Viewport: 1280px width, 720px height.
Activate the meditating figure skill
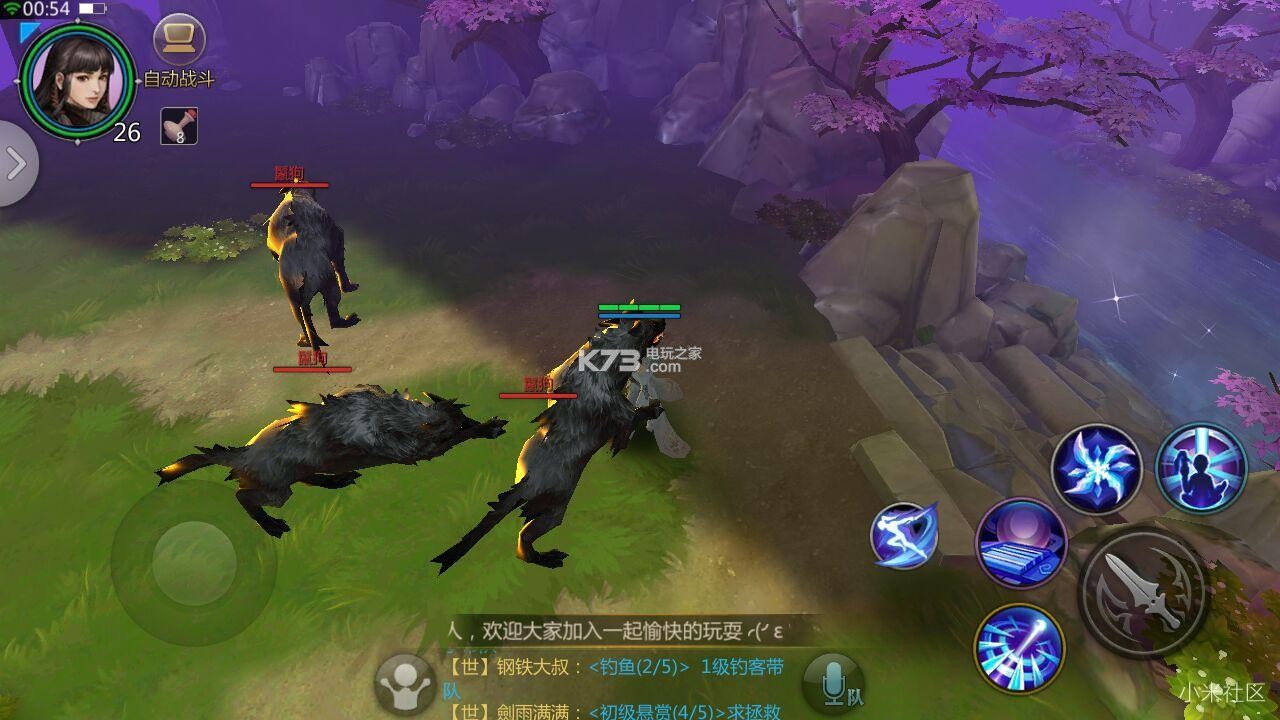click(x=1201, y=468)
